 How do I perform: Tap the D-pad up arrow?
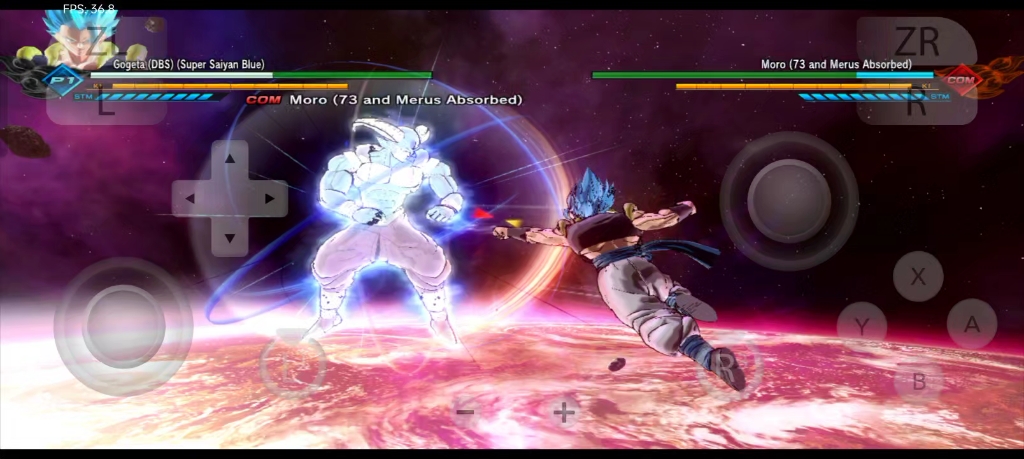[230, 159]
